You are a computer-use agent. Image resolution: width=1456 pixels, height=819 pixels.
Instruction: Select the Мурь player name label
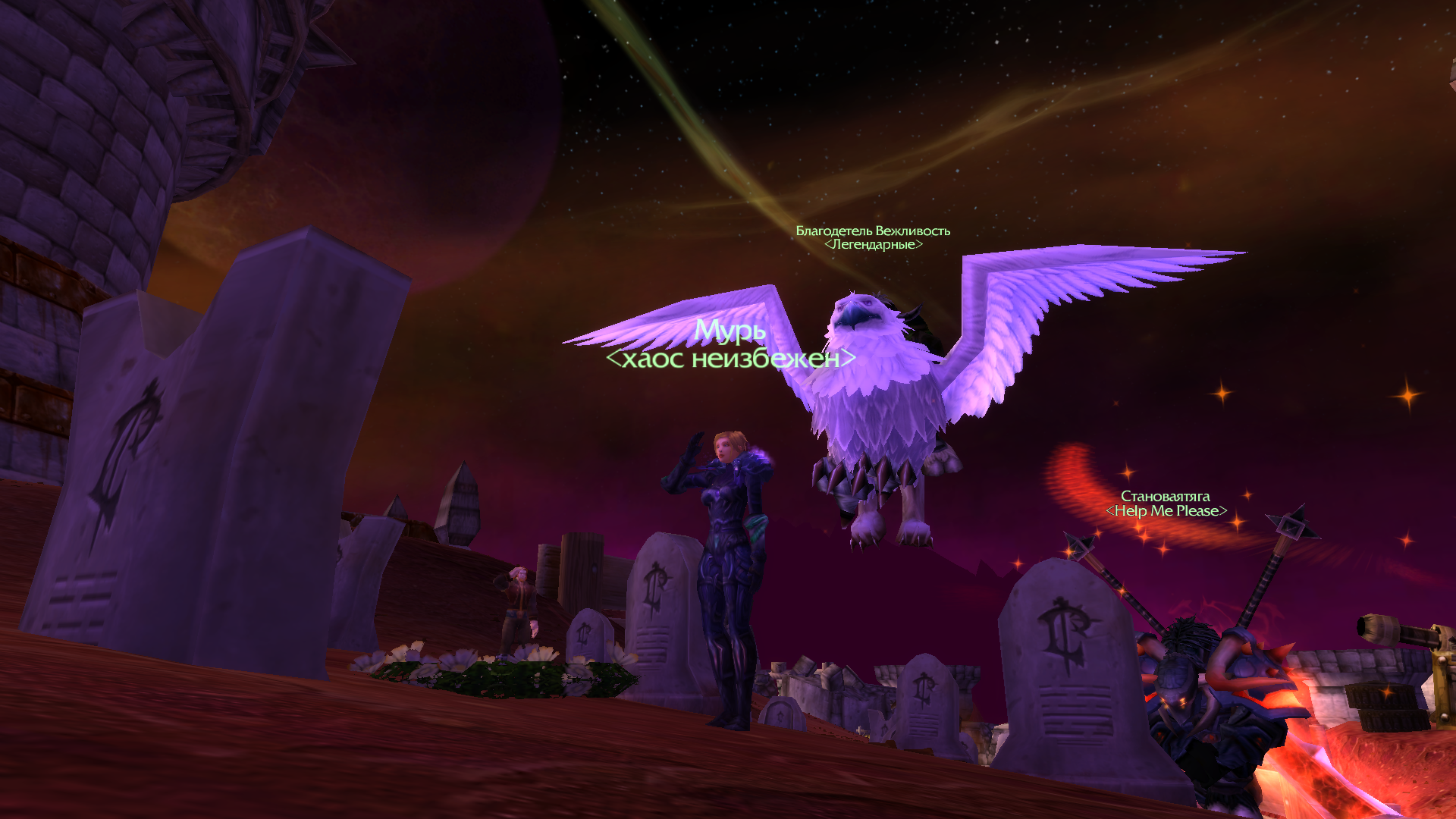[730, 331]
